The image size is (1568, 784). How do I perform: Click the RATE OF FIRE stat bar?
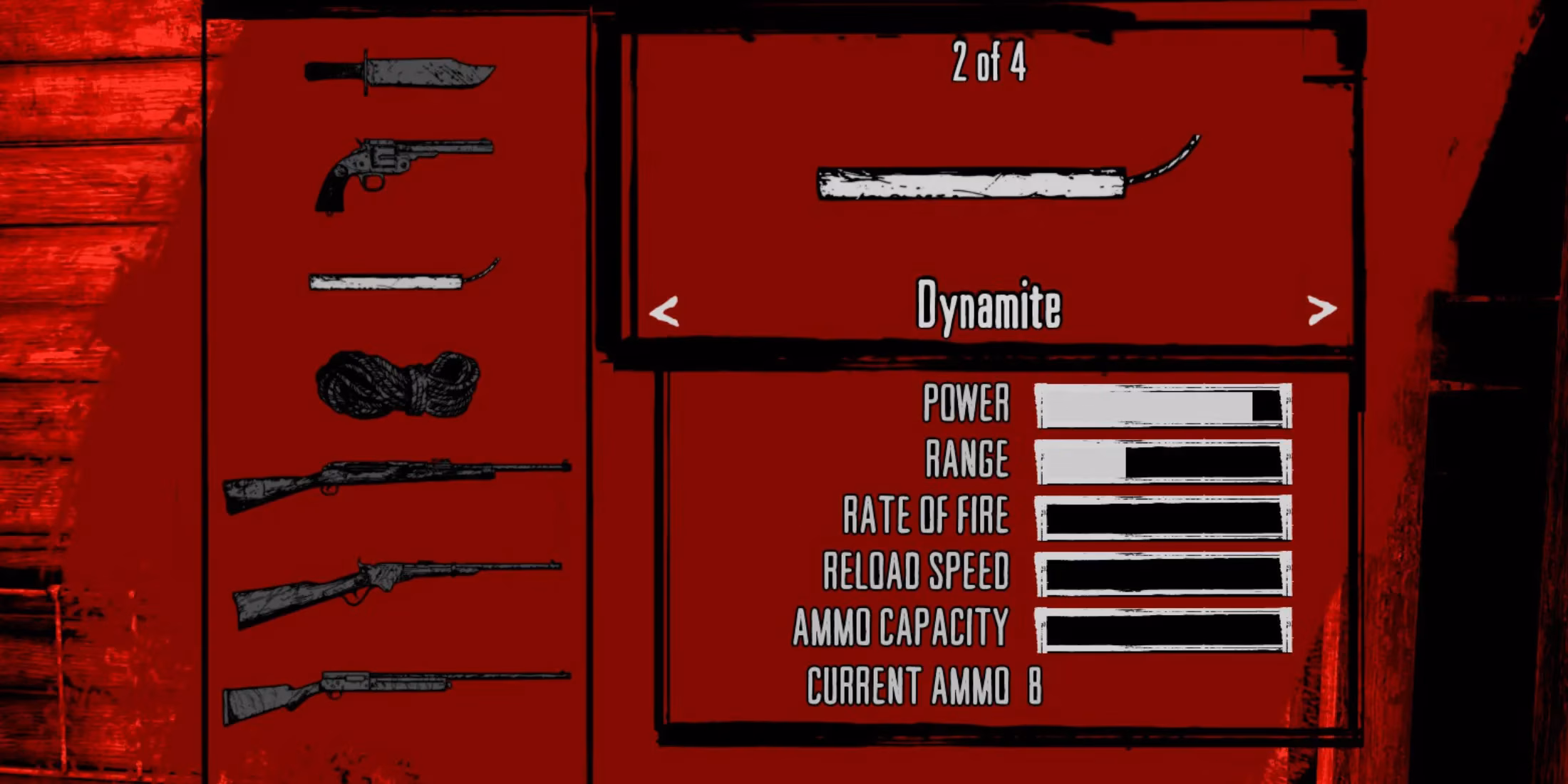1162,517
